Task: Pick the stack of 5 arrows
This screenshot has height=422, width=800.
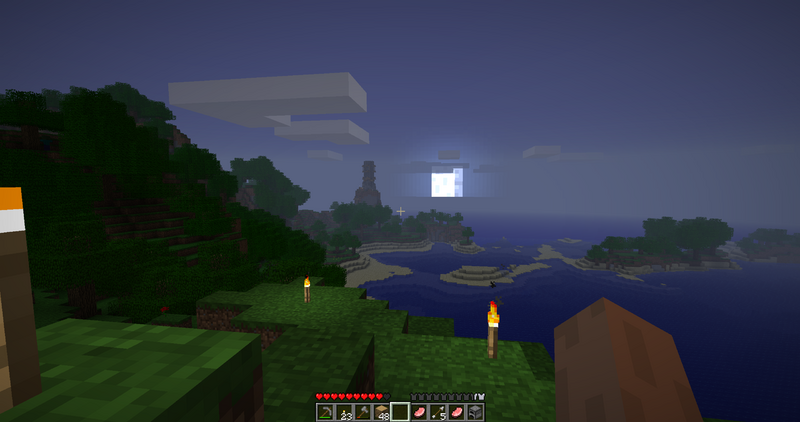Action: pos(438,411)
